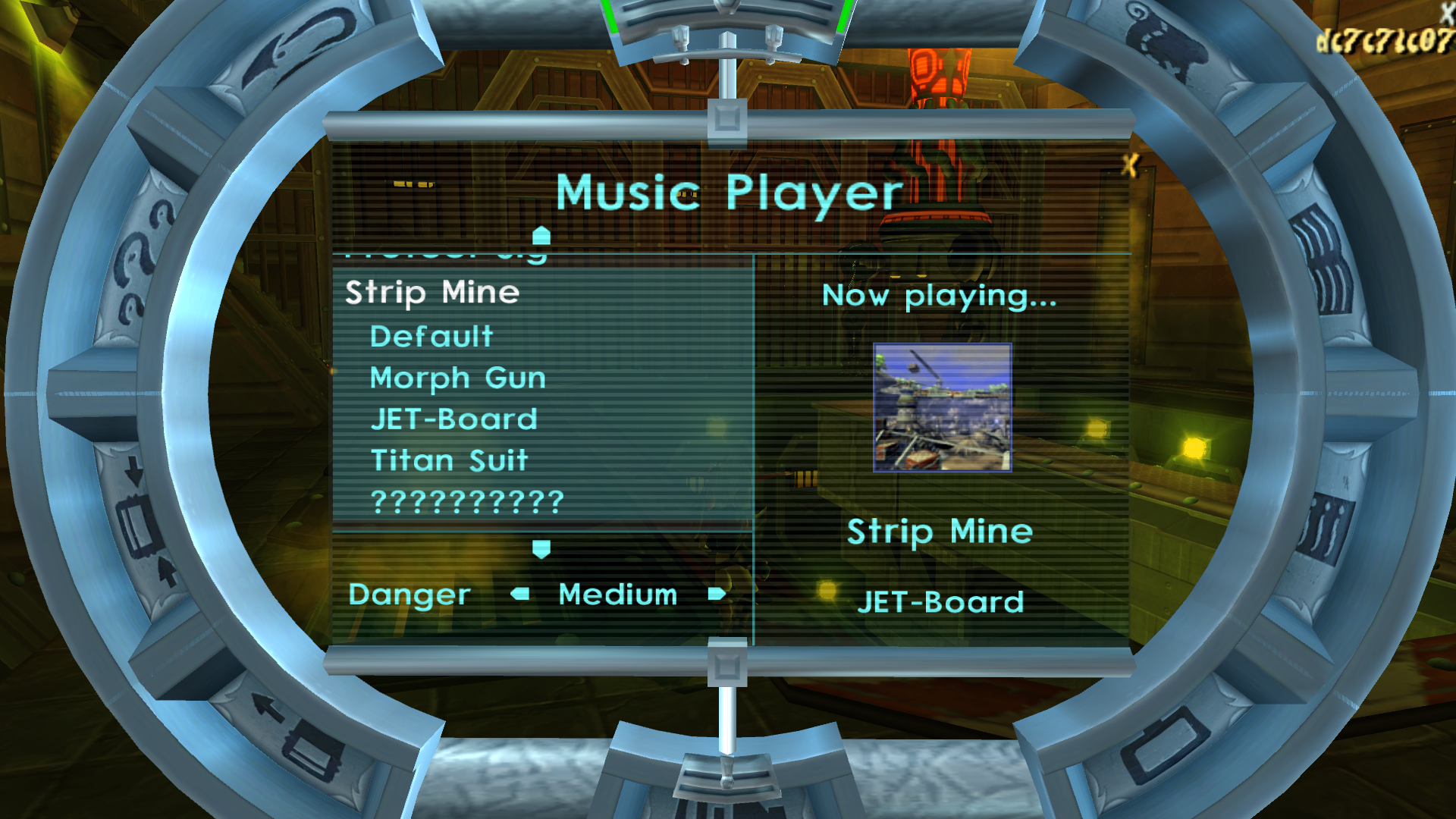This screenshot has width=1456, height=819.
Task: Select the Titan Suit track
Action: point(449,460)
